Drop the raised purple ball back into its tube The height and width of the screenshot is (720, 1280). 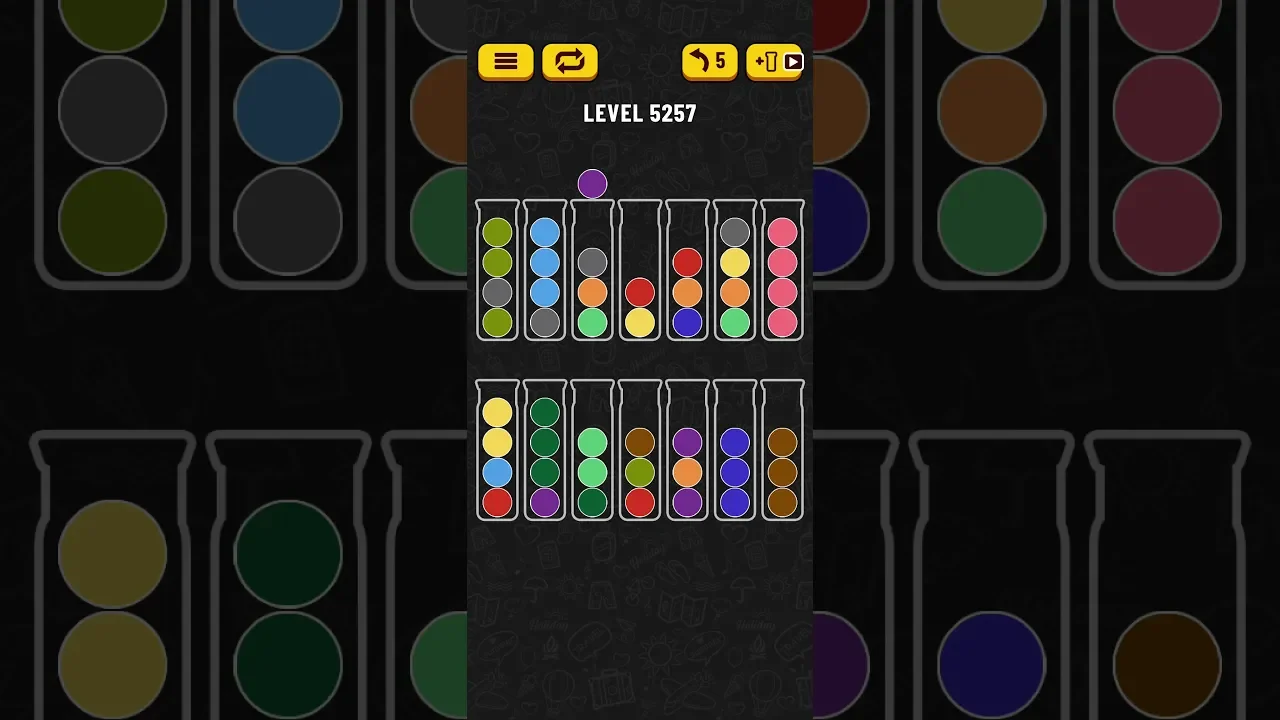(592, 272)
